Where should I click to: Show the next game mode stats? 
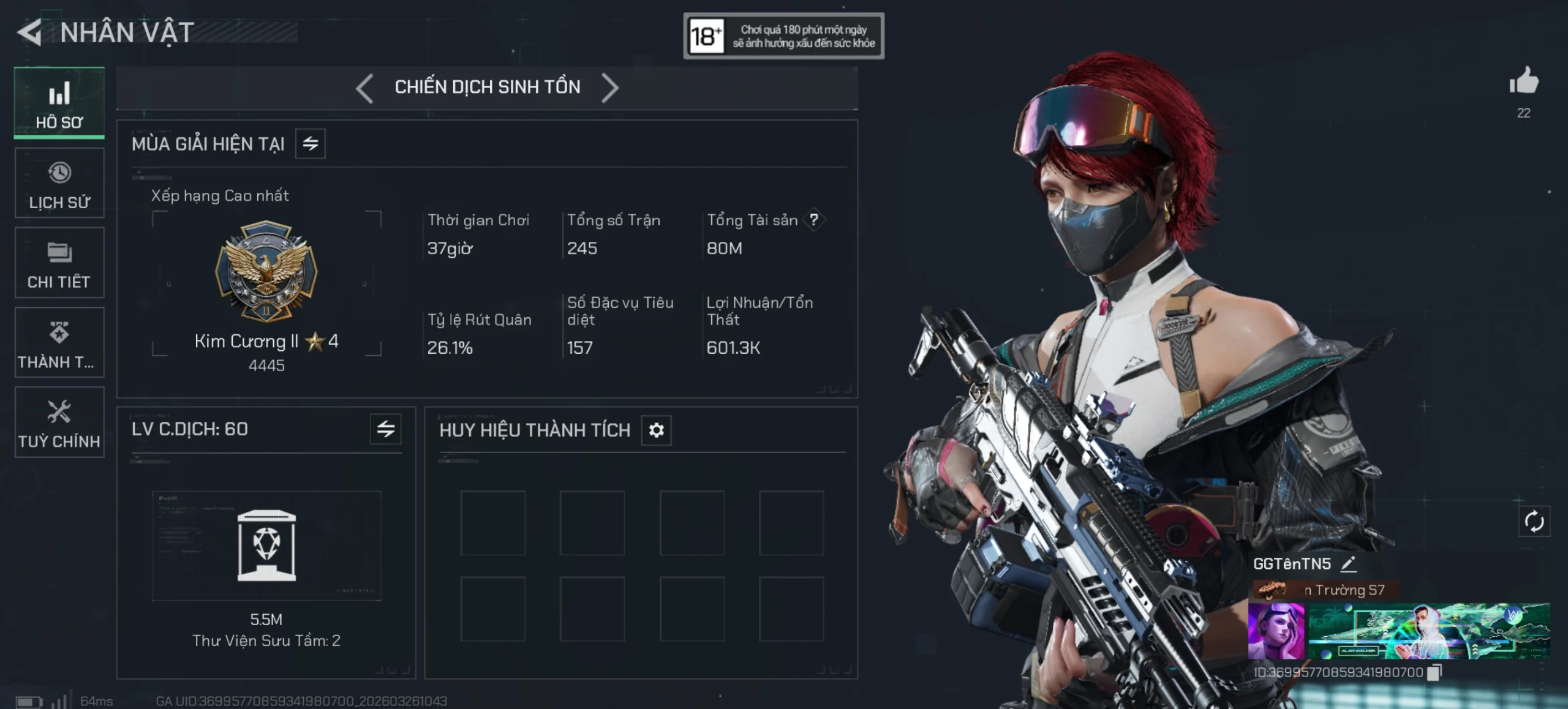[x=609, y=88]
